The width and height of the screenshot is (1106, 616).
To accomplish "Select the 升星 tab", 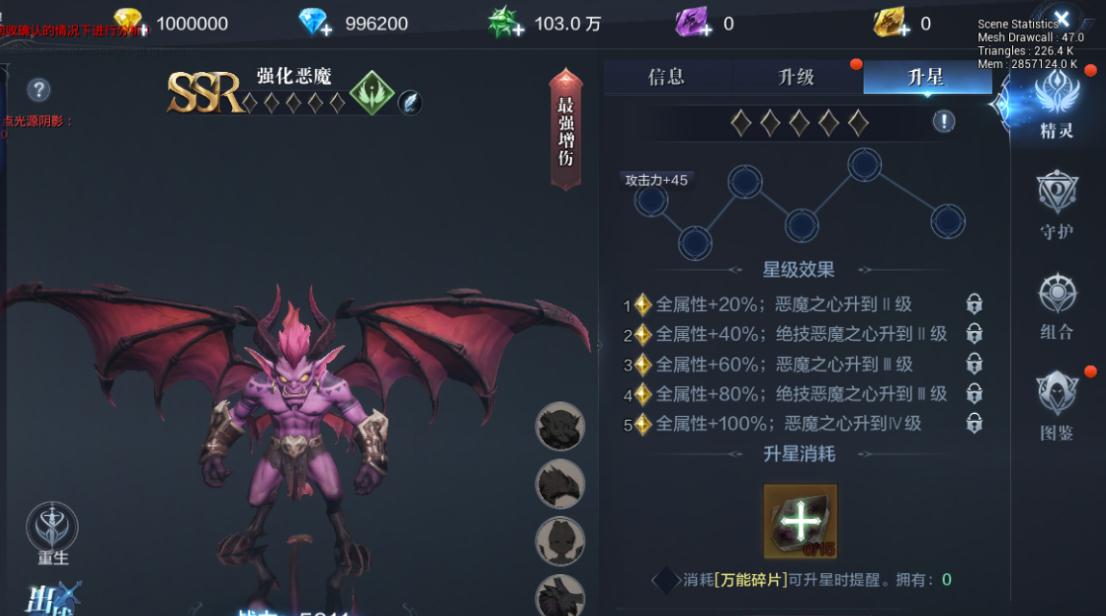I will pyautogui.click(x=925, y=78).
